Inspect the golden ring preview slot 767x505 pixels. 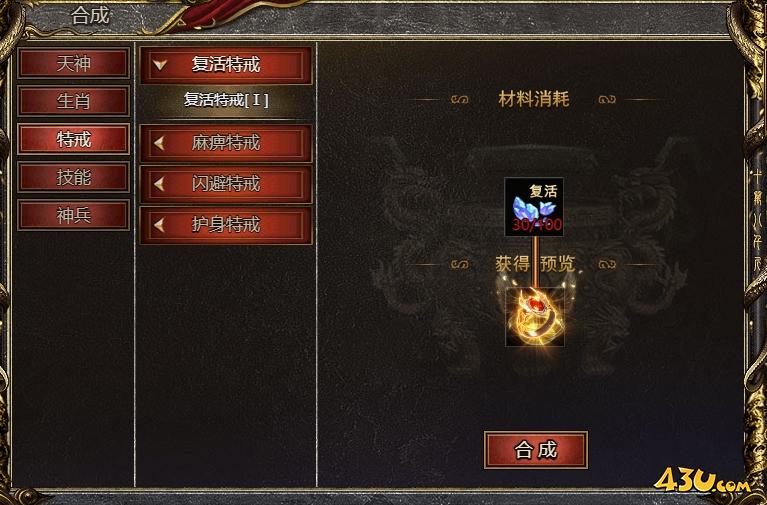click(x=534, y=317)
